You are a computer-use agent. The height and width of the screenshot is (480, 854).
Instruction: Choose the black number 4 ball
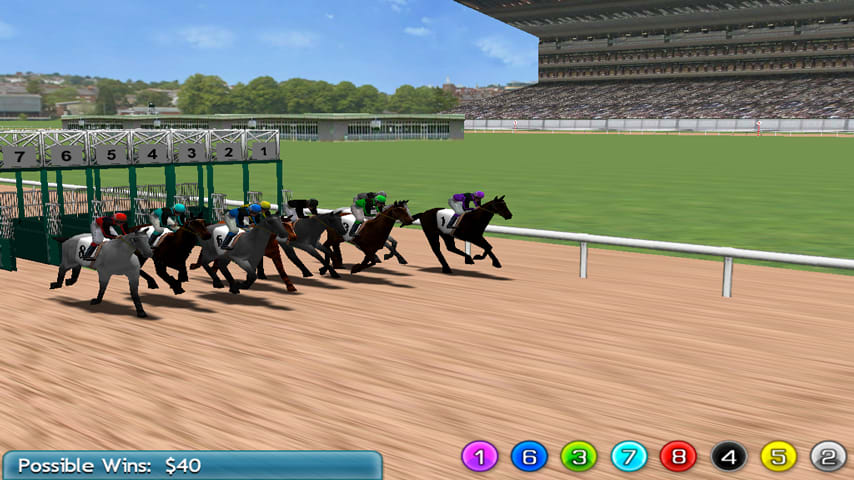[x=729, y=456]
